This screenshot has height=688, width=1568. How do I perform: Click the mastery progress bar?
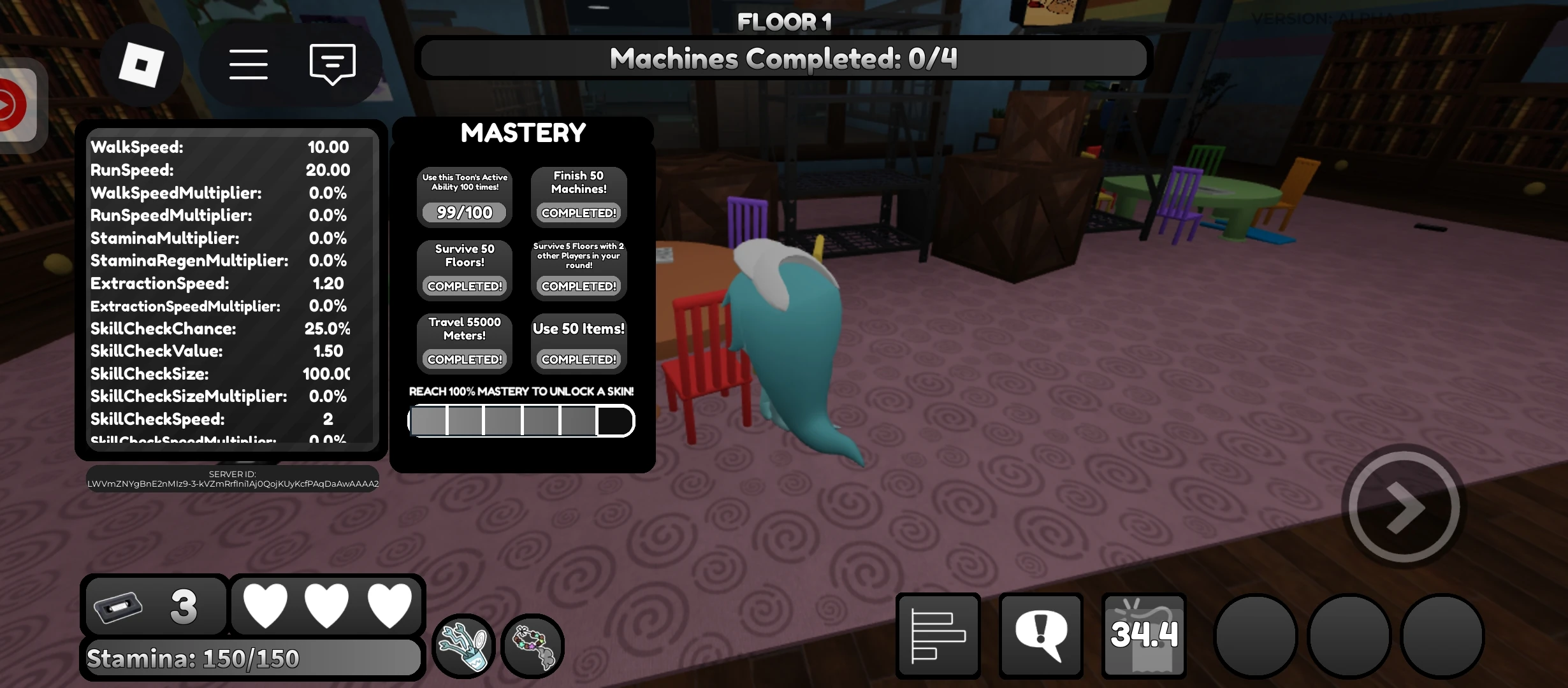pyautogui.click(x=521, y=420)
